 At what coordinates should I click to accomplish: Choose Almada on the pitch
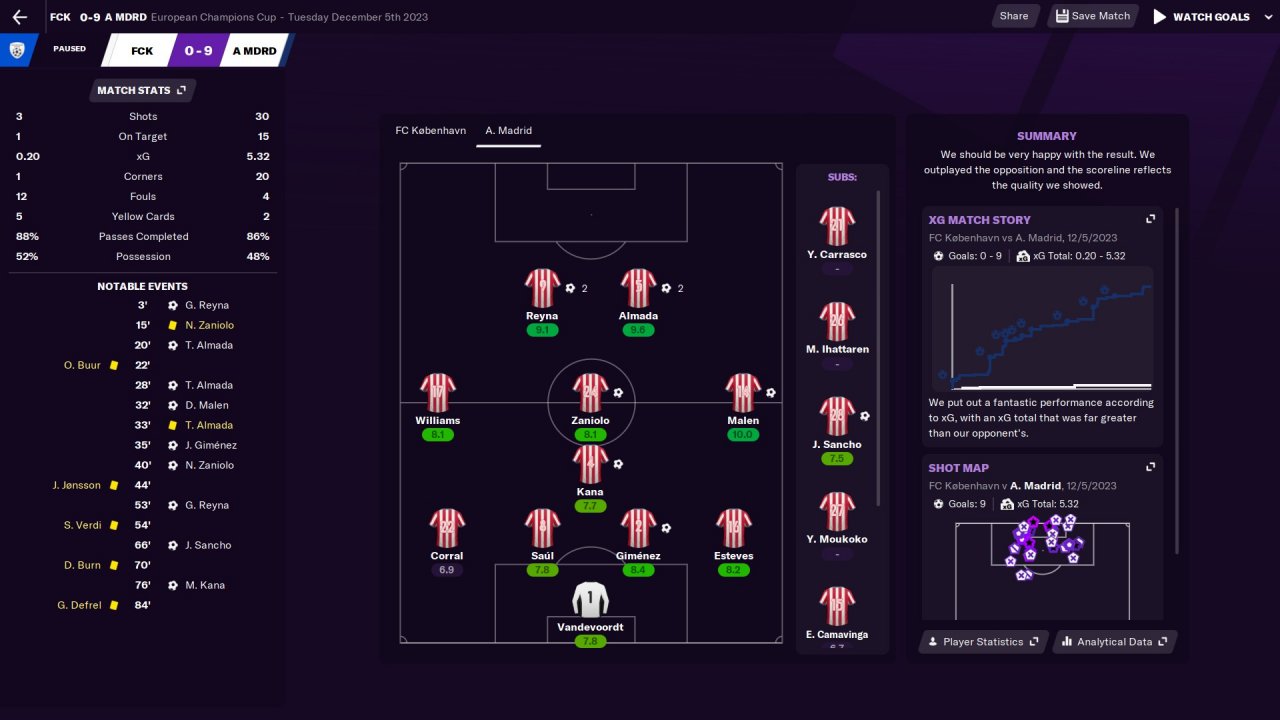(x=638, y=288)
